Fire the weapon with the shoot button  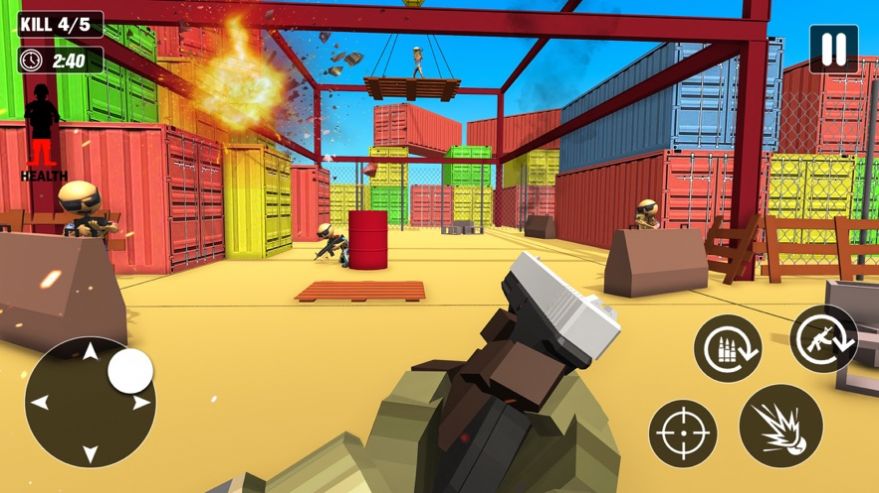pyautogui.click(x=780, y=425)
